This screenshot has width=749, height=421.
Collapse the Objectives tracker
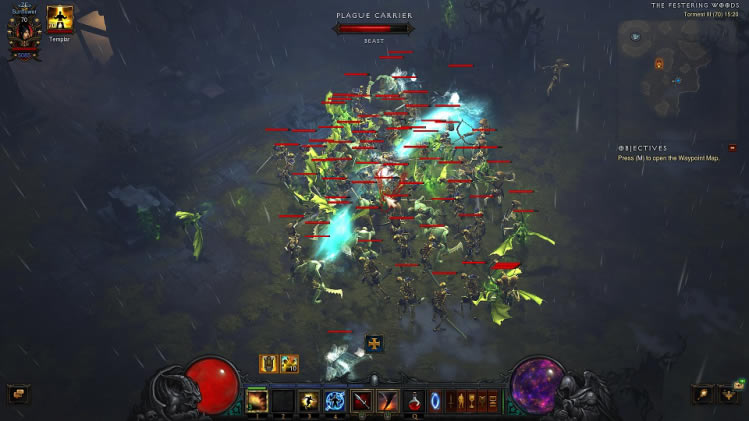[x=732, y=148]
